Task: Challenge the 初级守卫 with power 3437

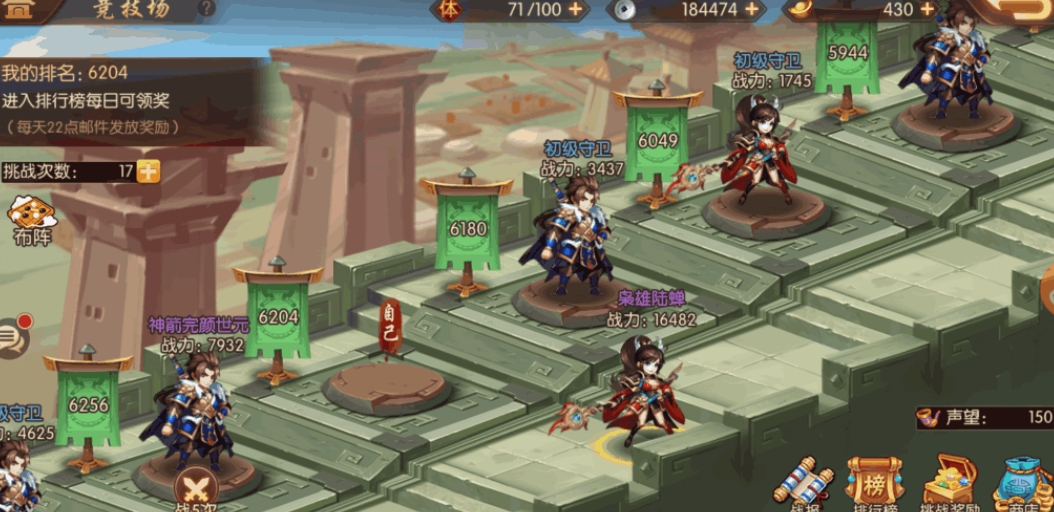Action: coord(573,240)
